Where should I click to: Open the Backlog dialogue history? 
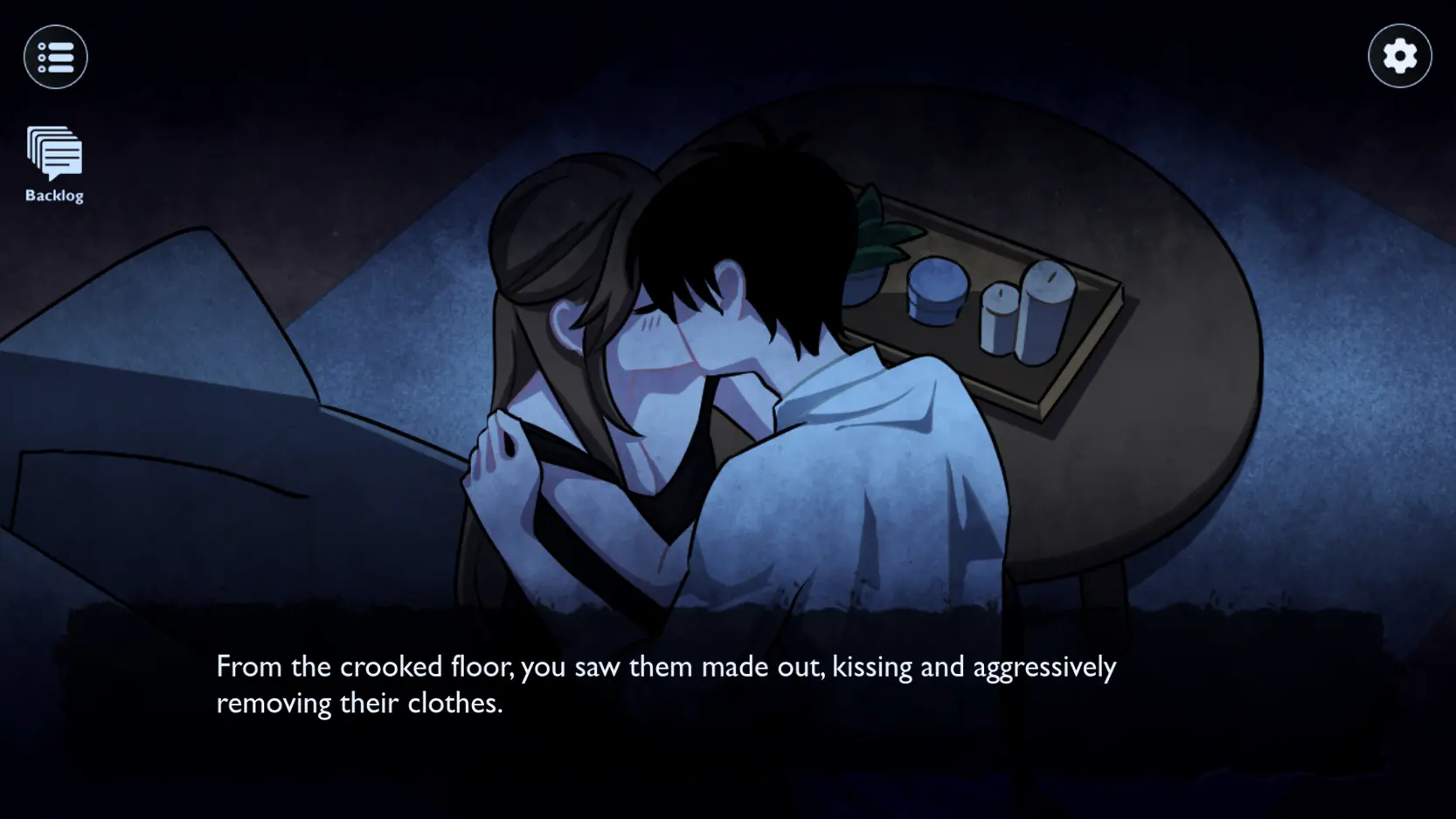pyautogui.click(x=54, y=163)
